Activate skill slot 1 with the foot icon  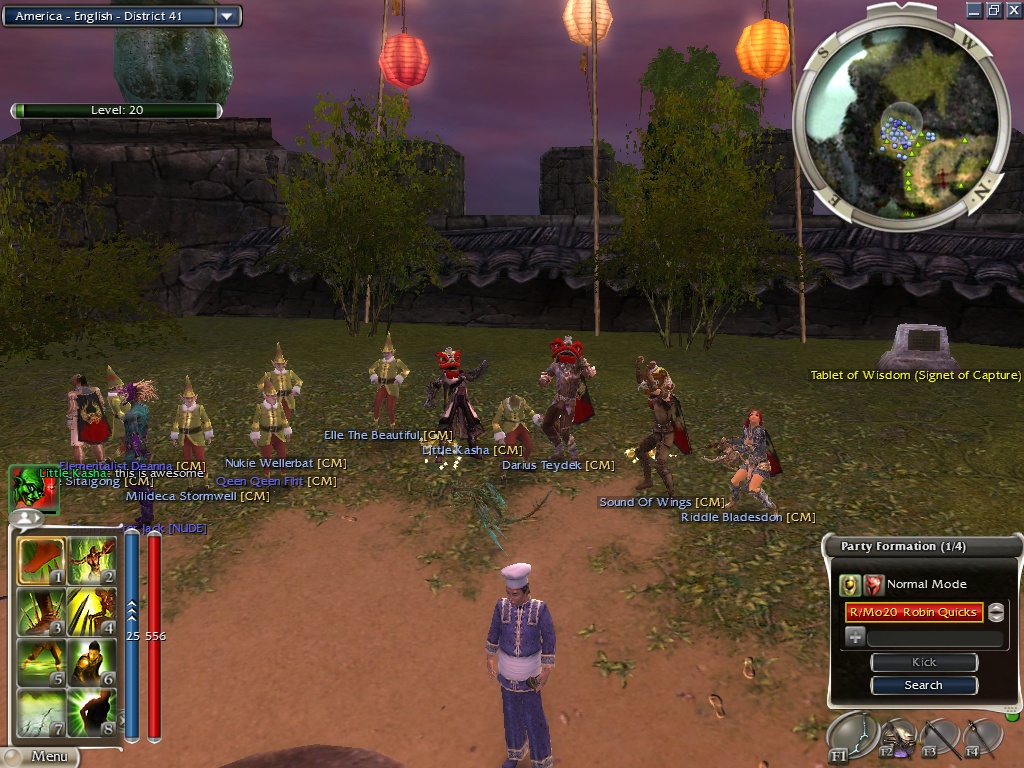[x=41, y=561]
